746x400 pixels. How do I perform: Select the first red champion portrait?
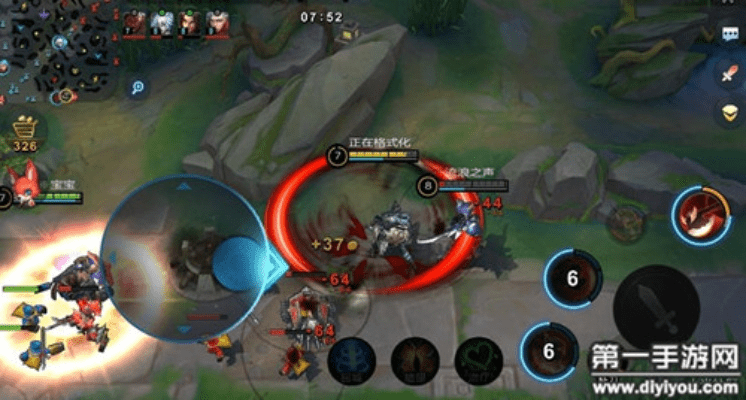click(134, 24)
